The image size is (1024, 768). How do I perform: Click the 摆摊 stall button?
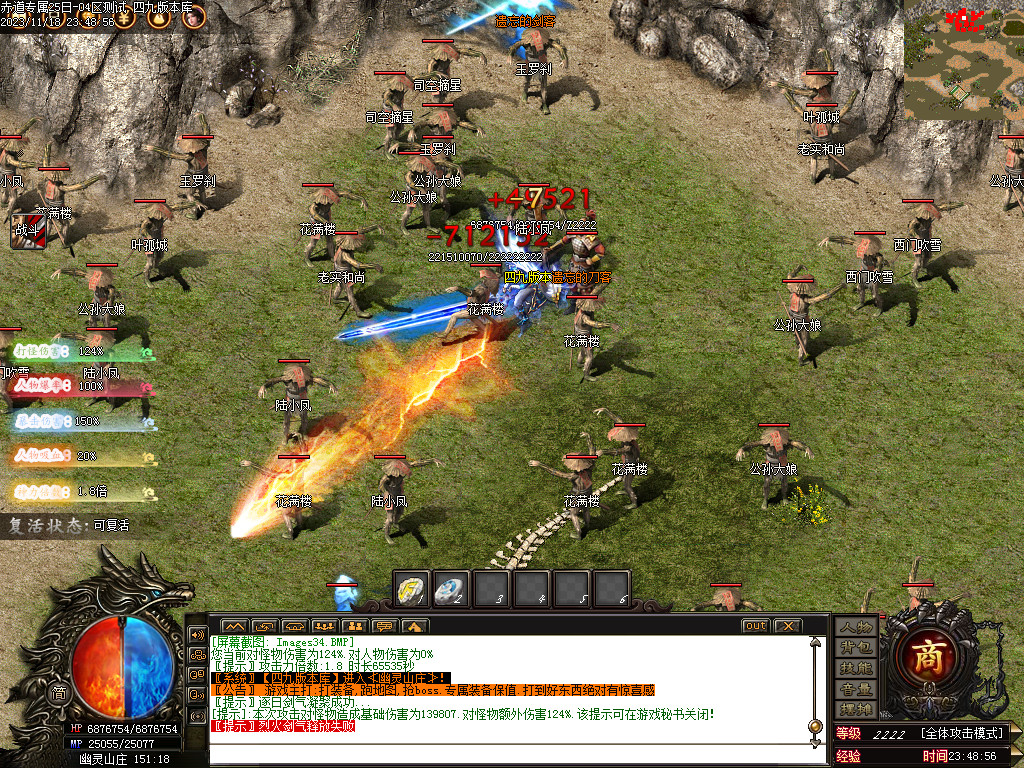pos(857,709)
